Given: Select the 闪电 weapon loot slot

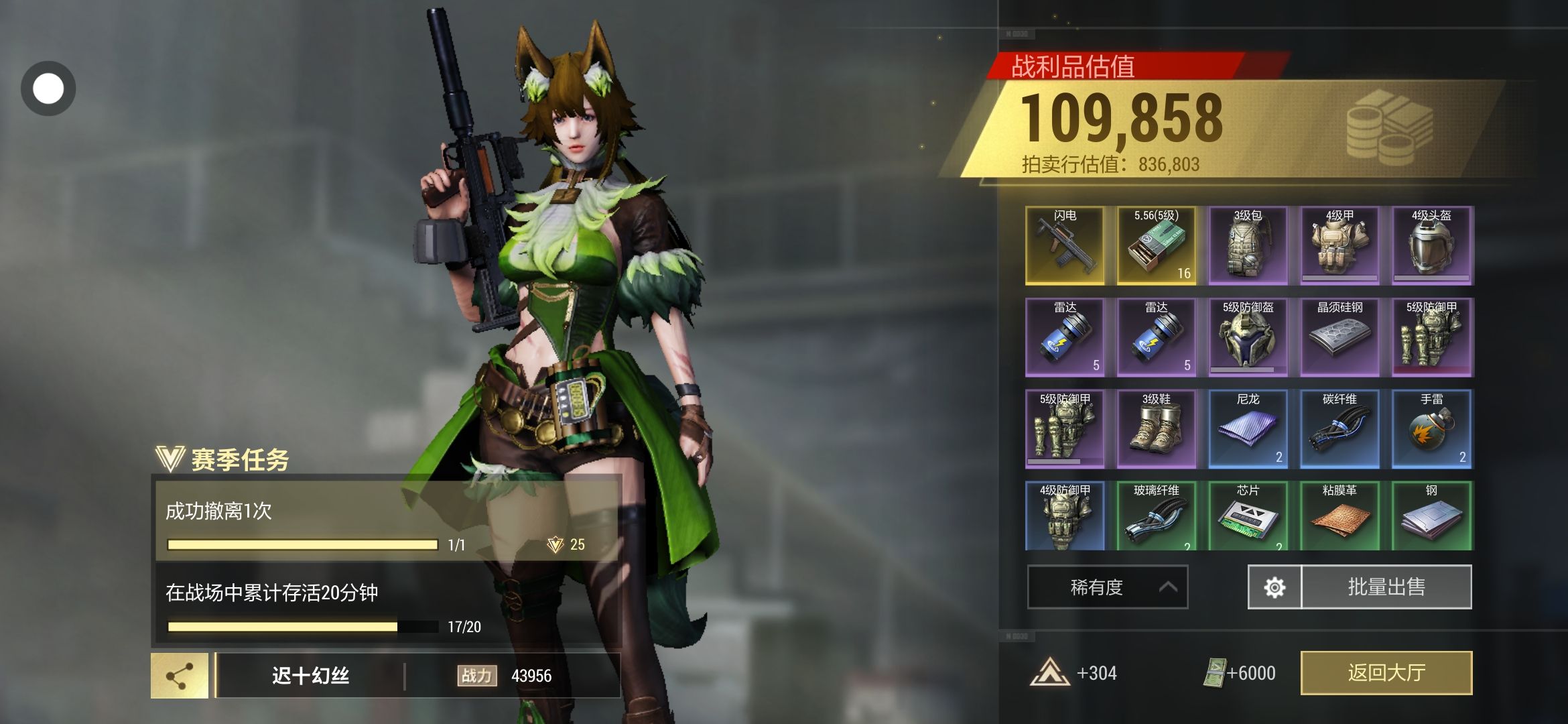Looking at the screenshot, I should [1064, 245].
